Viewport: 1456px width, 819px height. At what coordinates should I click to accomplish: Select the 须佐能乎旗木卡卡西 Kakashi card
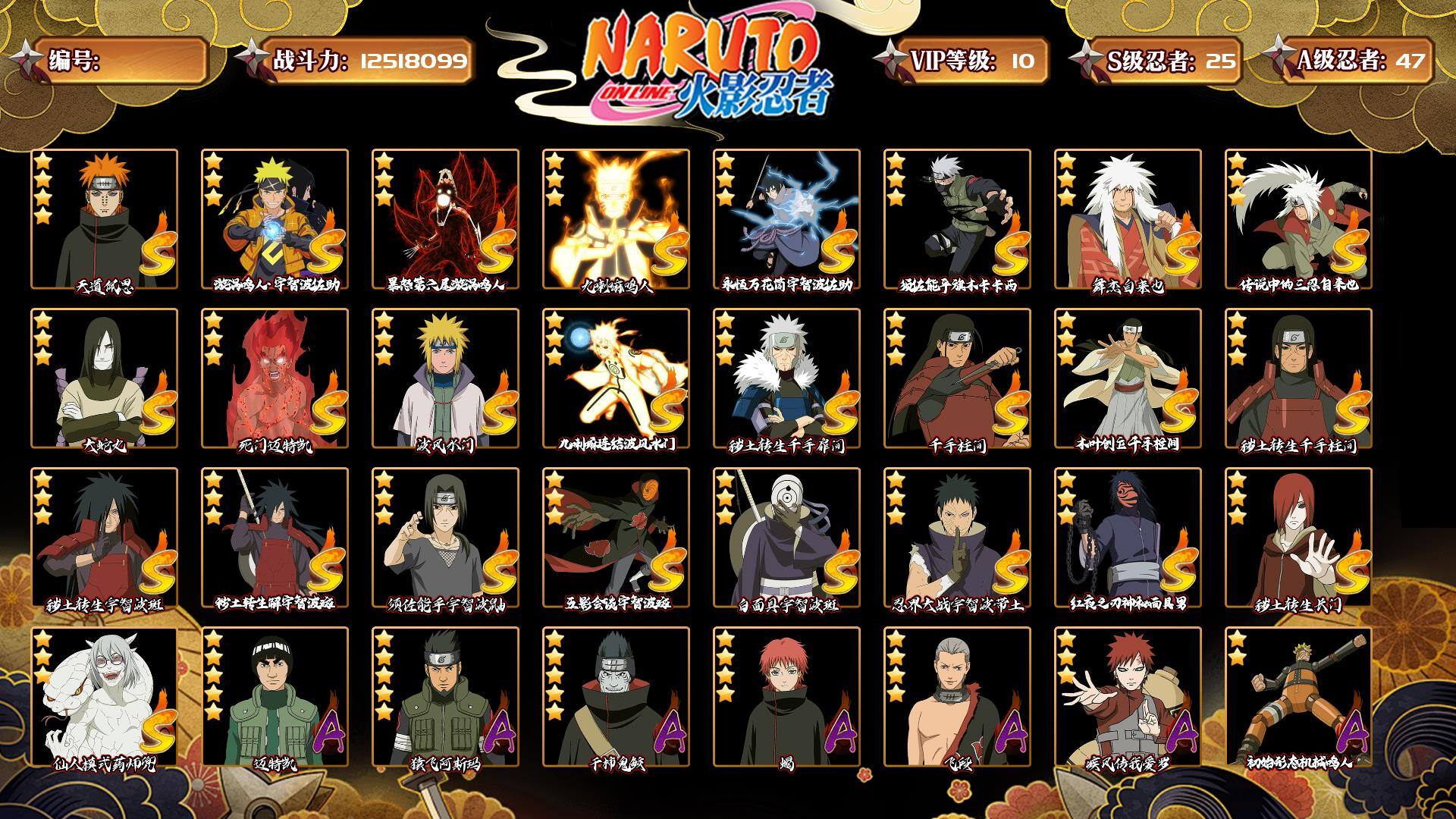[x=957, y=219]
